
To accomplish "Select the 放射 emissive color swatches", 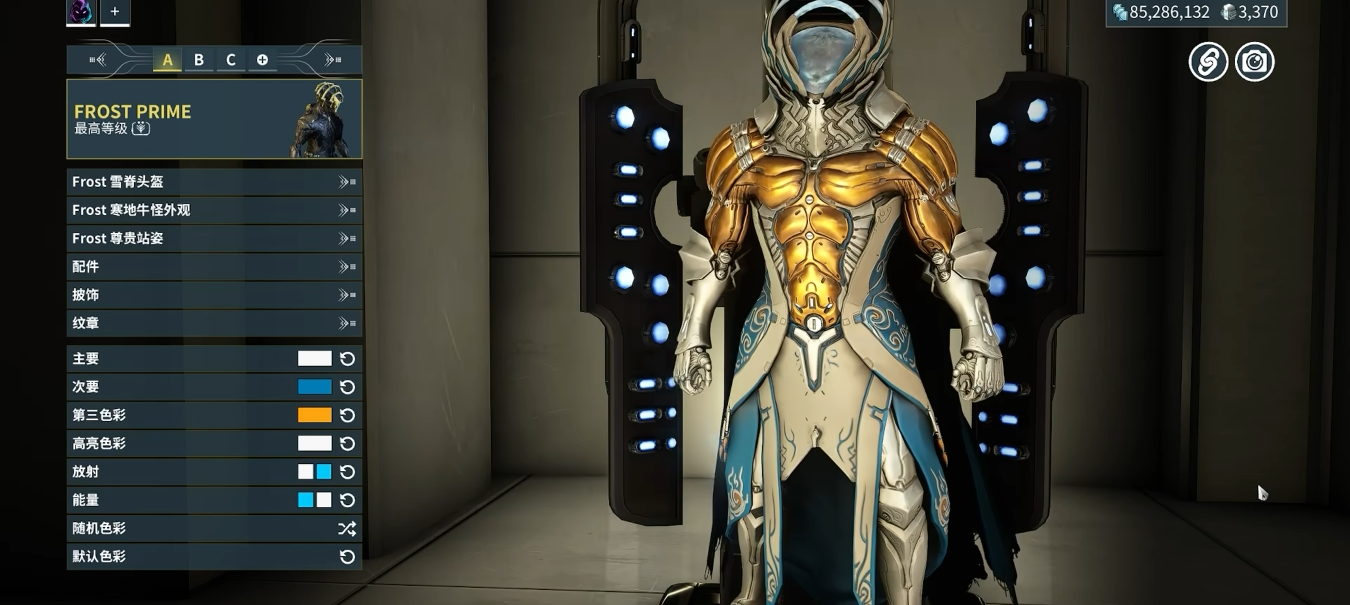I will pos(314,472).
